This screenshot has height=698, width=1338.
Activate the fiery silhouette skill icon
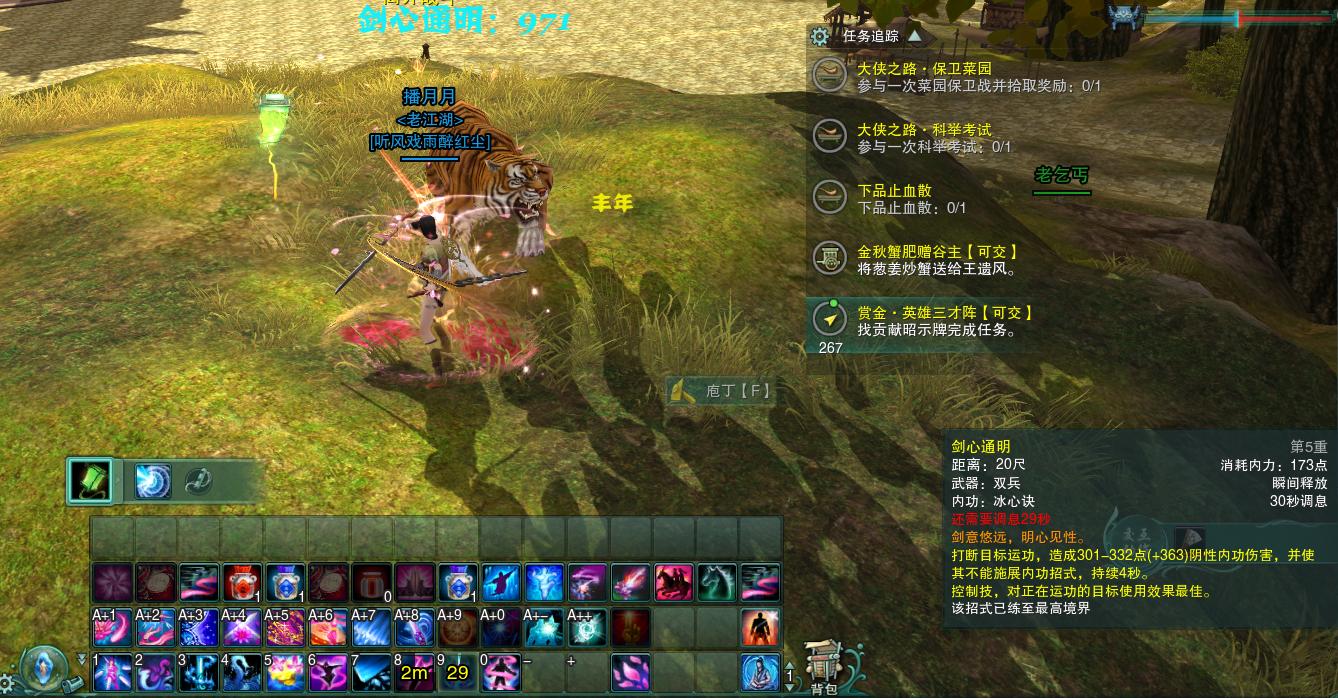760,627
